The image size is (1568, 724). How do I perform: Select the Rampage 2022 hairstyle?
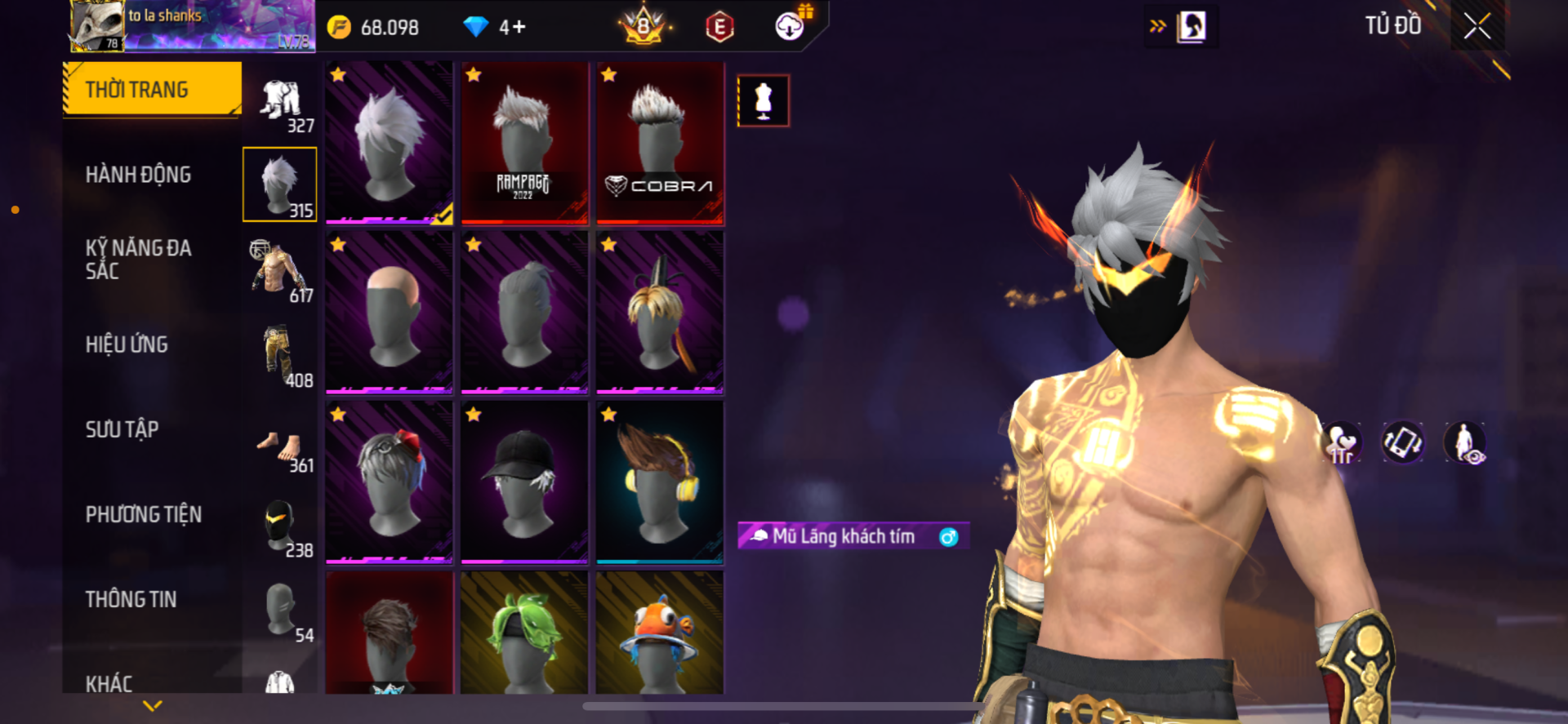(524, 143)
